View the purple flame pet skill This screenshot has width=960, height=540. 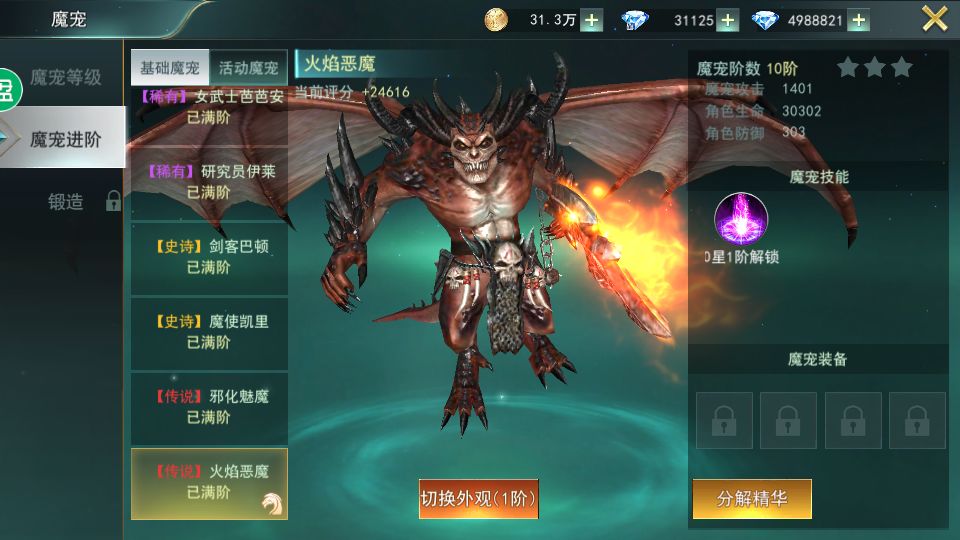741,219
